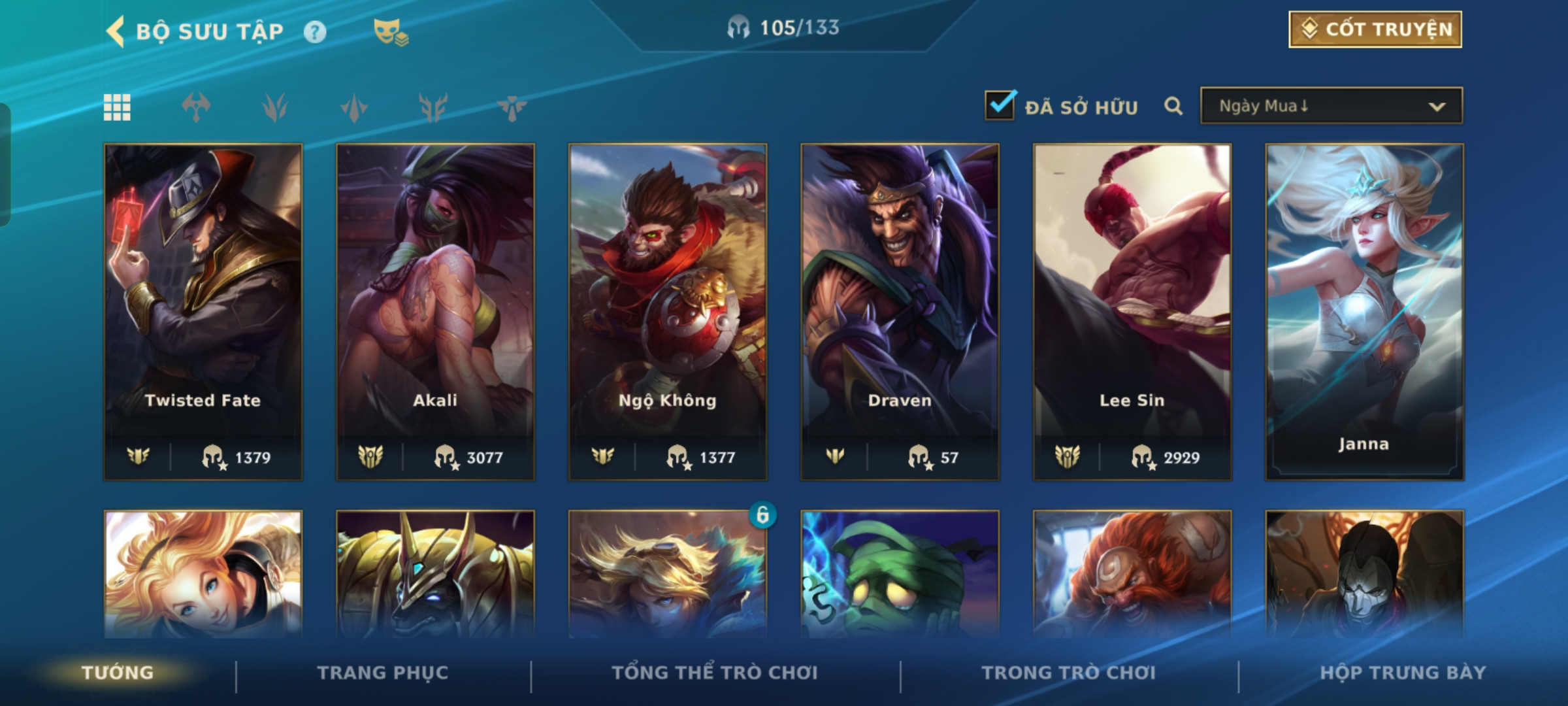The image size is (1568, 706).
Task: Choose the Akali champion card
Action: pyautogui.click(x=435, y=312)
